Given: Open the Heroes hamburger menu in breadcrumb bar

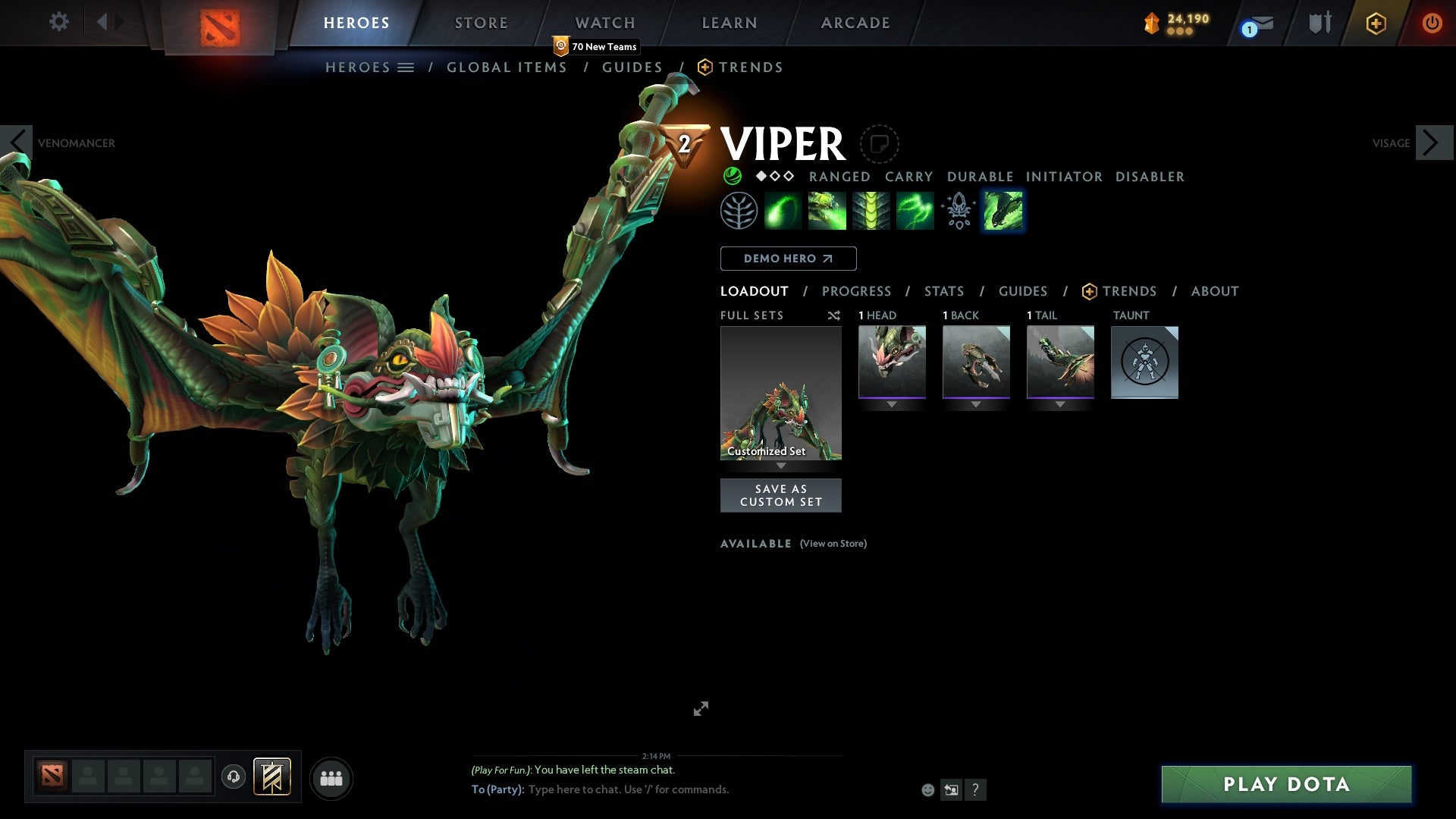Looking at the screenshot, I should coord(407,67).
